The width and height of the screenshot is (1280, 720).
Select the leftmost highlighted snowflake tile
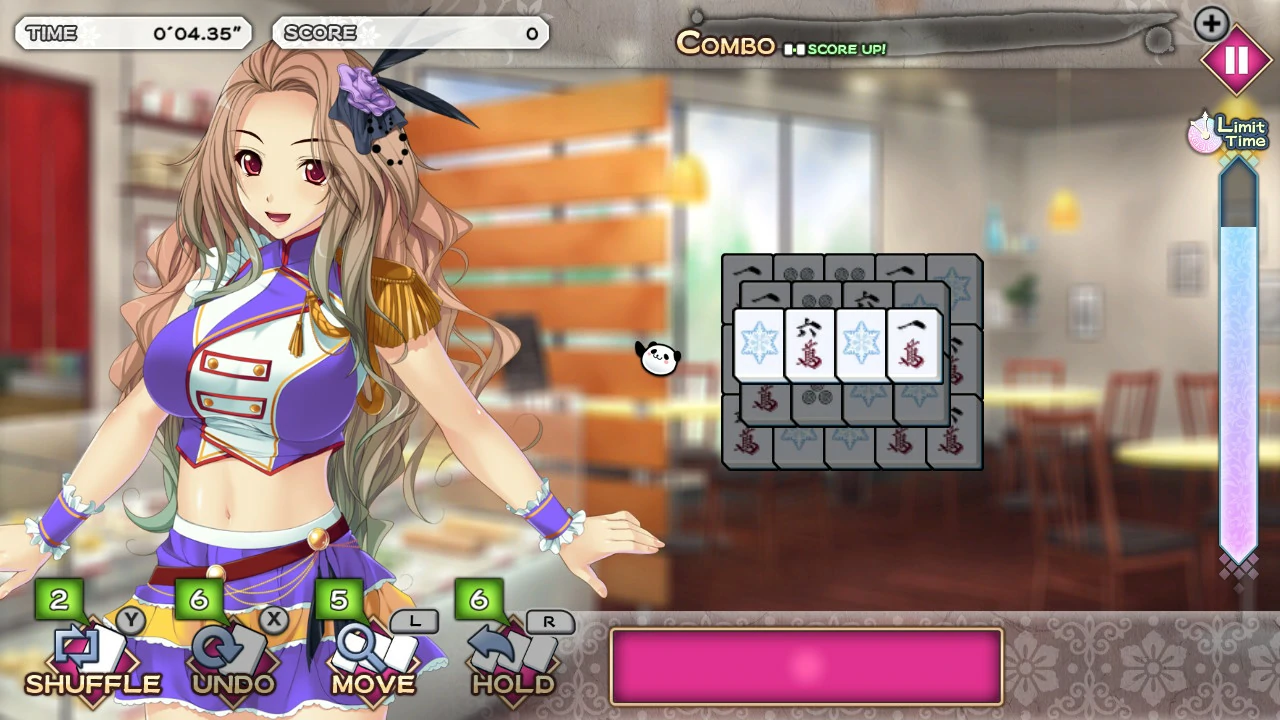[x=759, y=345]
